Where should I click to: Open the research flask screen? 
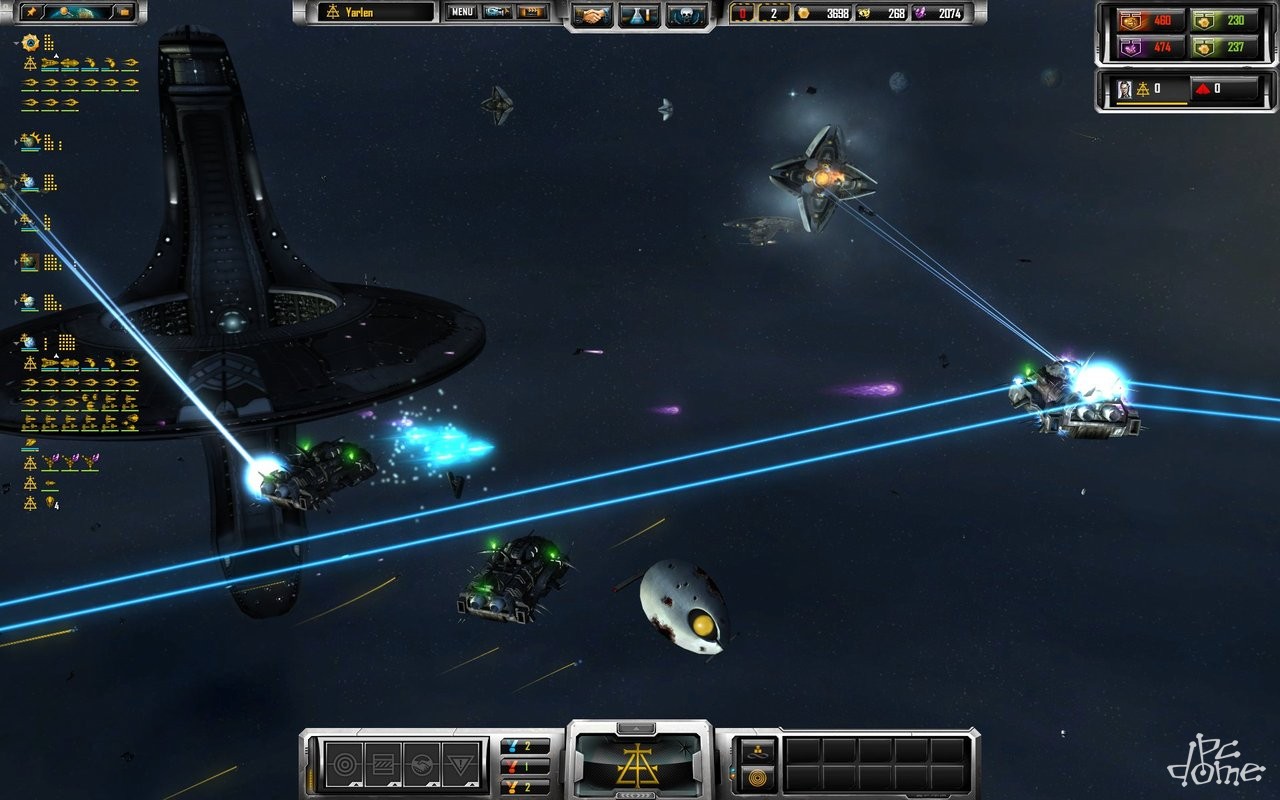[639, 15]
